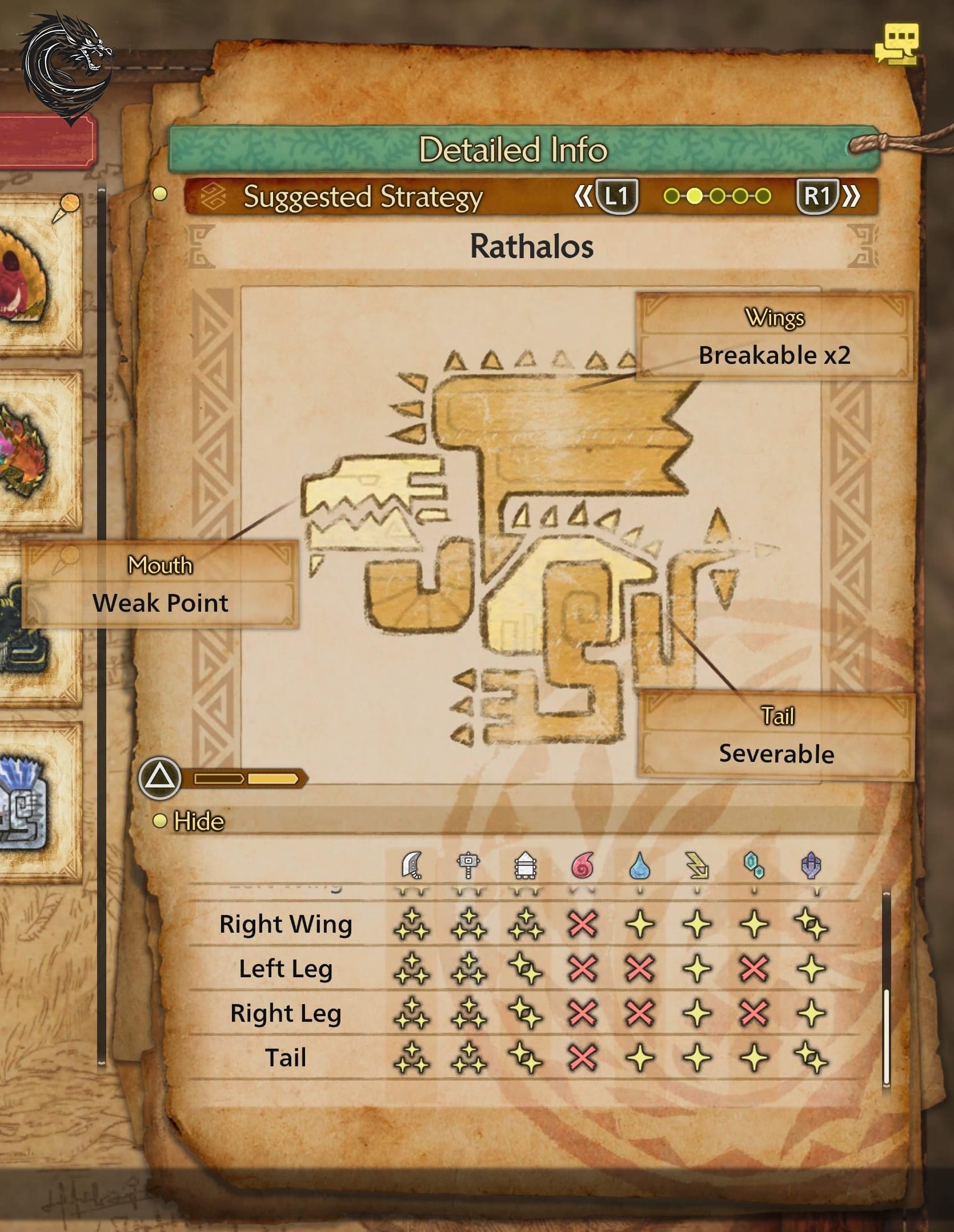Viewport: 954px width, 1232px height.
Task: Select the Left Leg row
Action: point(286,969)
